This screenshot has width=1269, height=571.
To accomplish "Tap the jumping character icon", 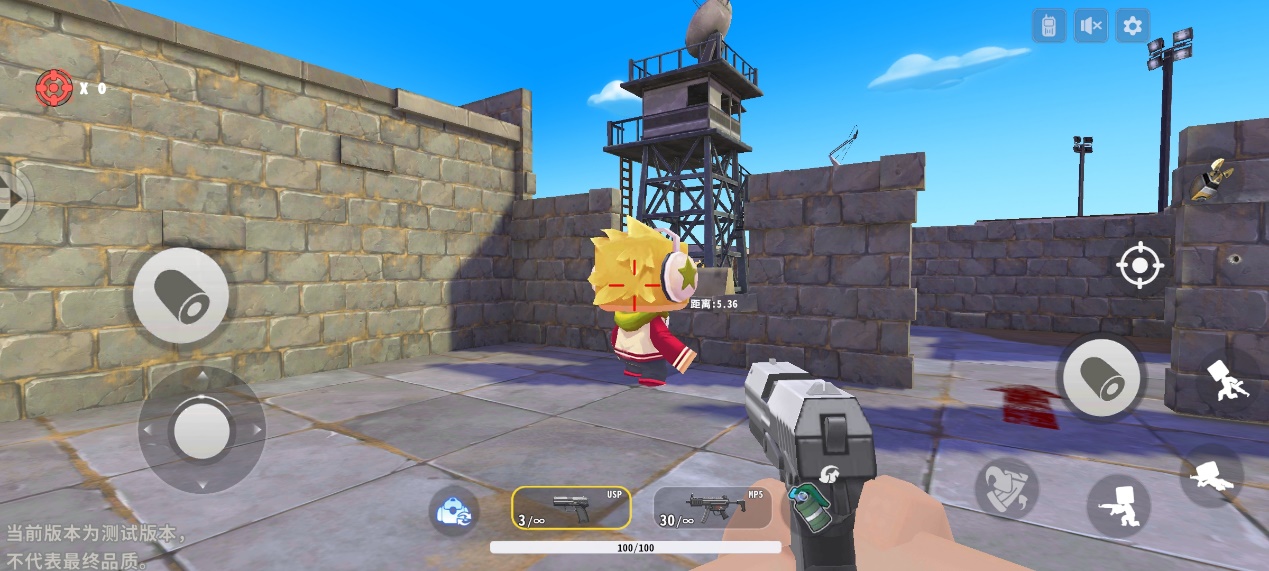I will pos(1222,381).
